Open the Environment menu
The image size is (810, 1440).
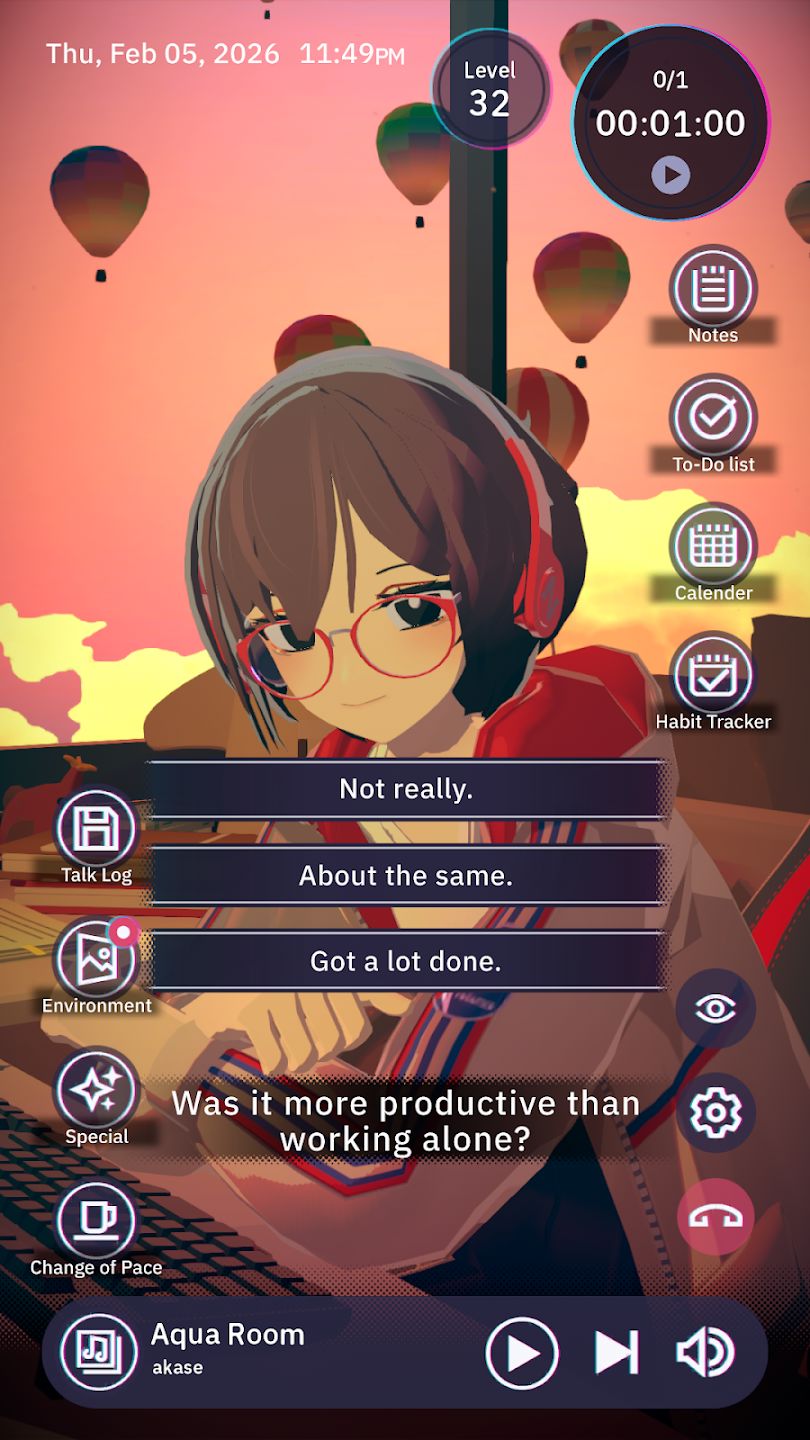tap(96, 958)
